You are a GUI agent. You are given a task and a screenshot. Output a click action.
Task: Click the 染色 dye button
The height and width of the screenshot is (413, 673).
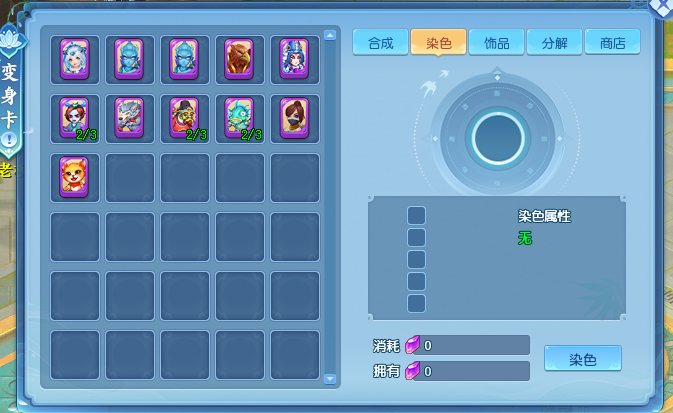pyautogui.click(x=582, y=359)
